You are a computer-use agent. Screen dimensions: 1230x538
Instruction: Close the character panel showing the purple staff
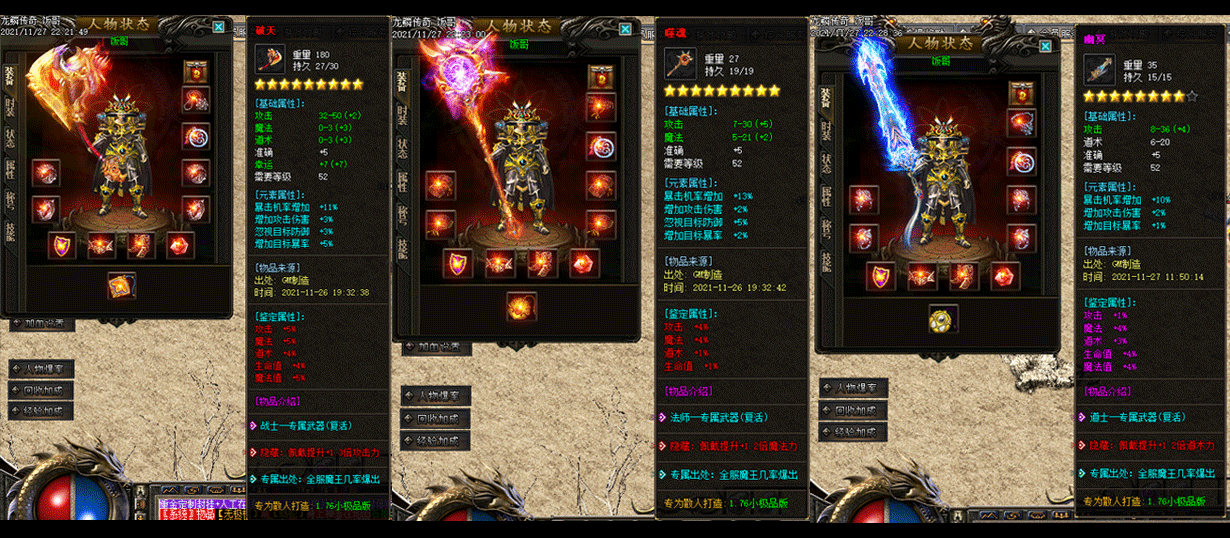[x=625, y=29]
